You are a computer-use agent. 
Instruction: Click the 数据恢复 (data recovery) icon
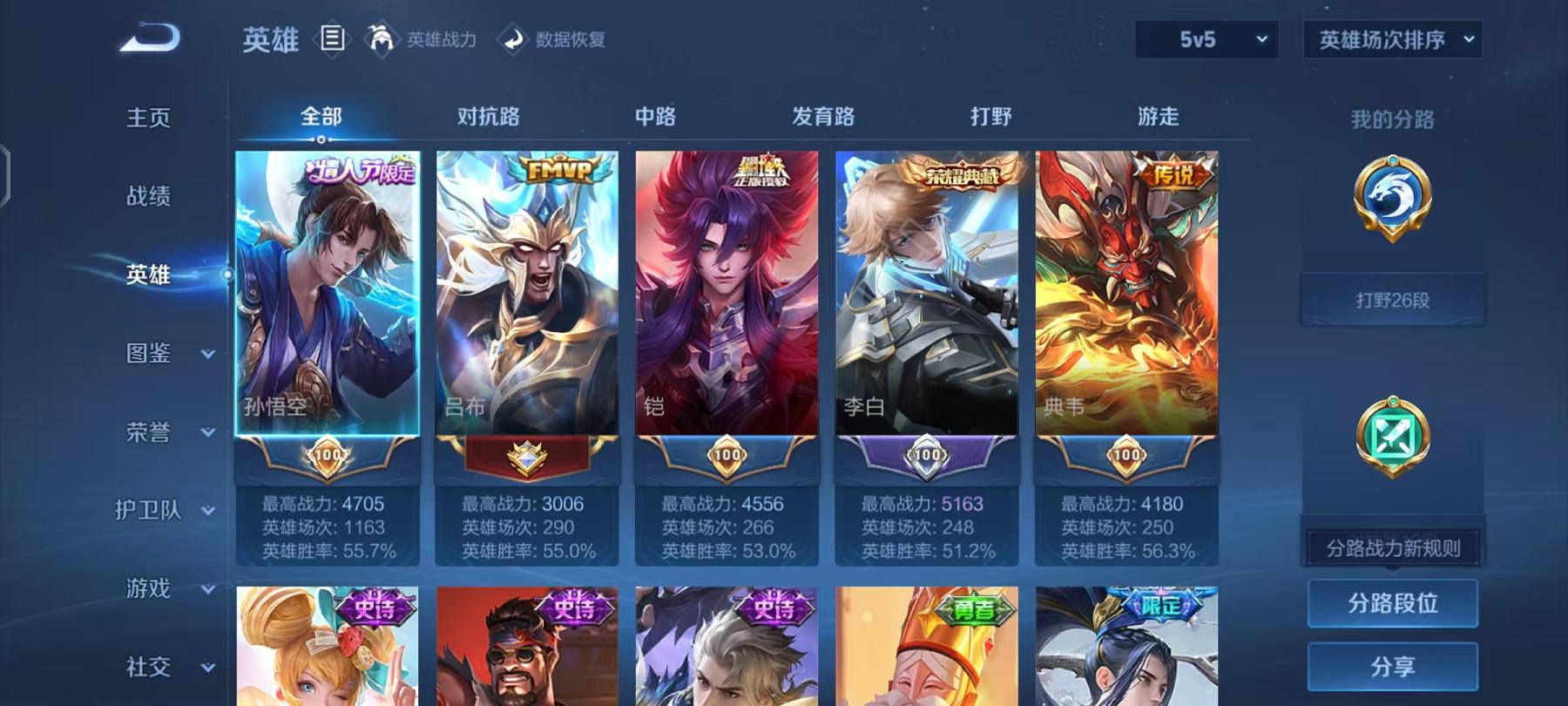click(x=513, y=38)
